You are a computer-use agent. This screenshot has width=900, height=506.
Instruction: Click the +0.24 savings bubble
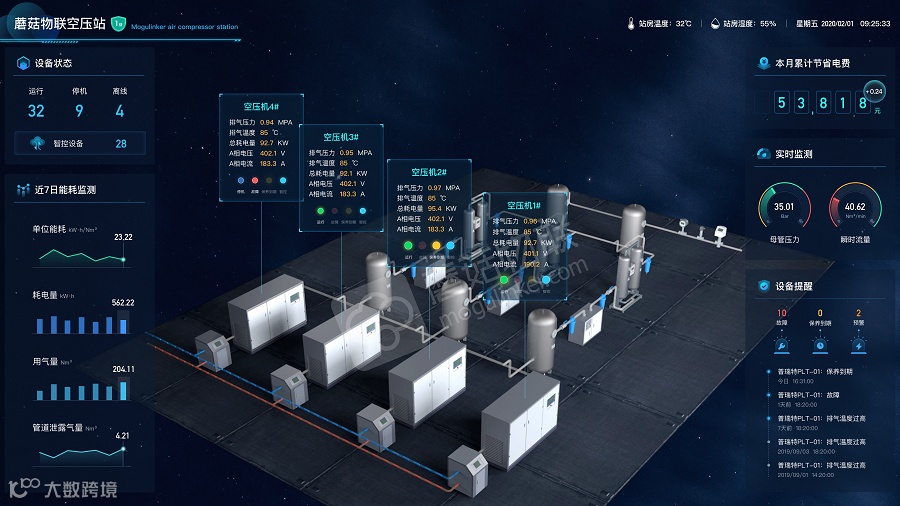click(875, 91)
